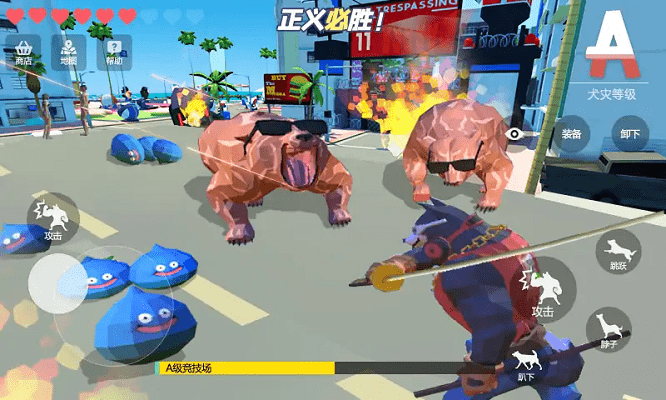Image resolution: width=666 pixels, height=400 pixels.
Task: Open the 地图 map
Action: [68, 52]
